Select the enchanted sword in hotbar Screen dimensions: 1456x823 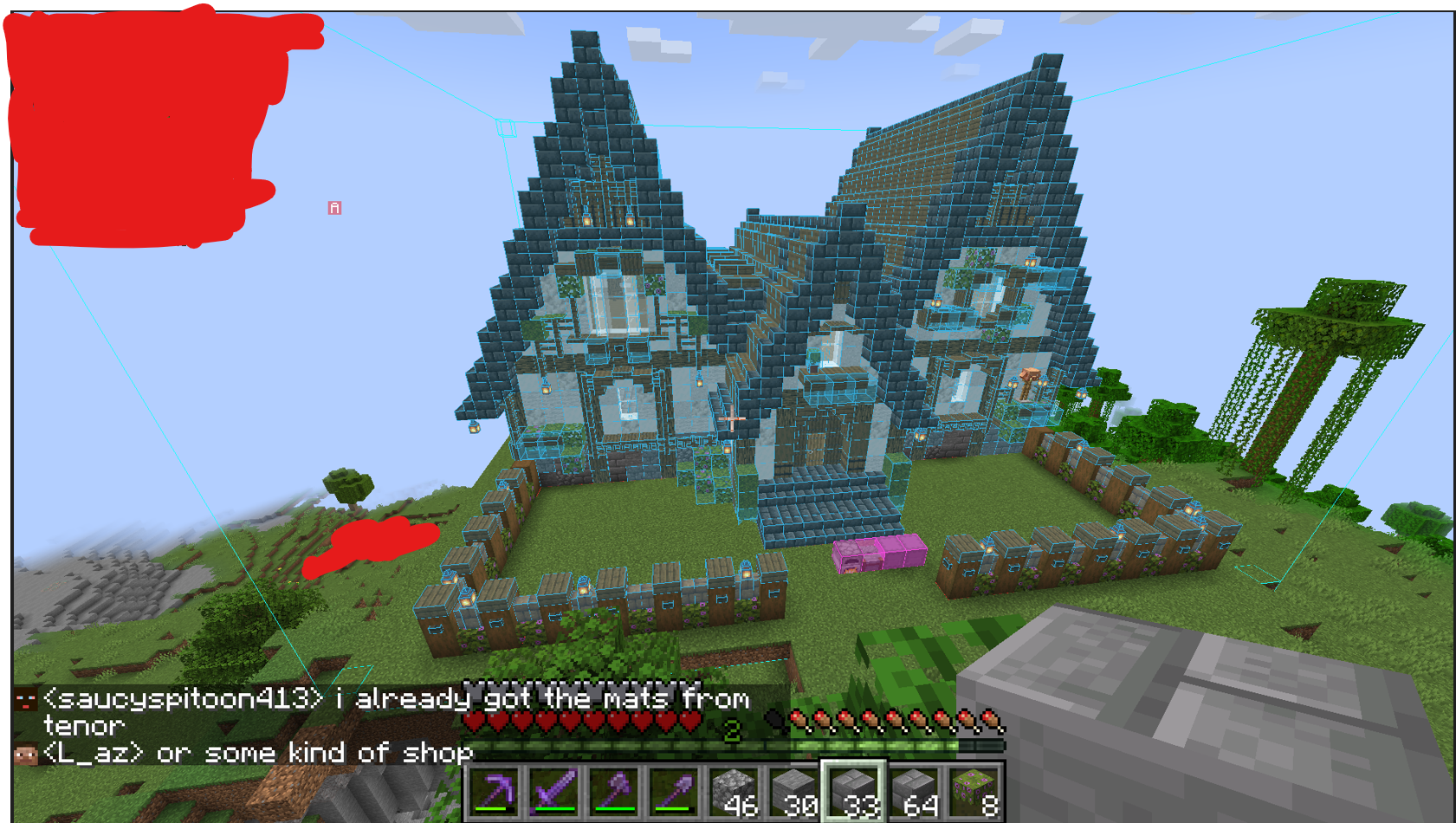pyautogui.click(x=554, y=791)
